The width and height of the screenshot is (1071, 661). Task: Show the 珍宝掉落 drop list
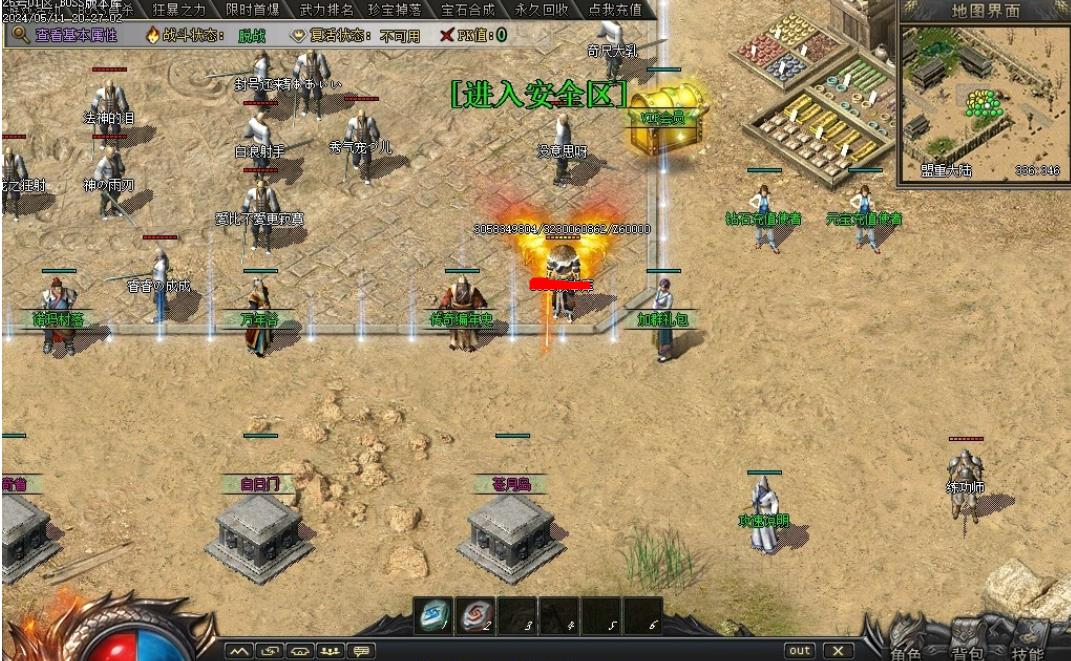394,10
